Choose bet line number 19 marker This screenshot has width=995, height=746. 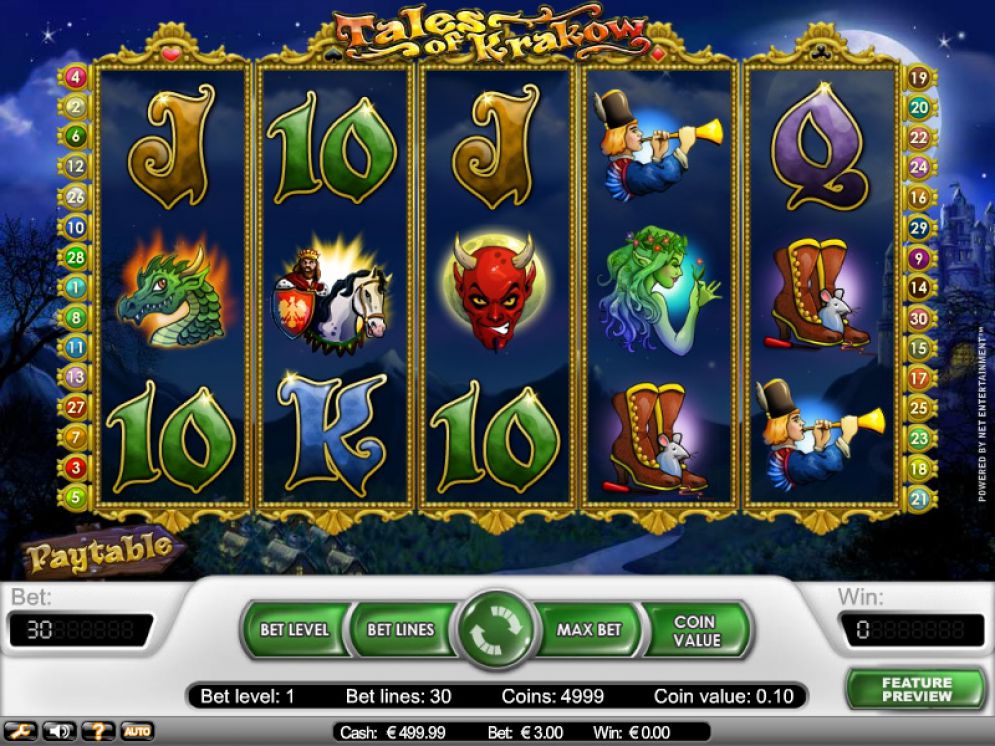pyautogui.click(x=919, y=77)
